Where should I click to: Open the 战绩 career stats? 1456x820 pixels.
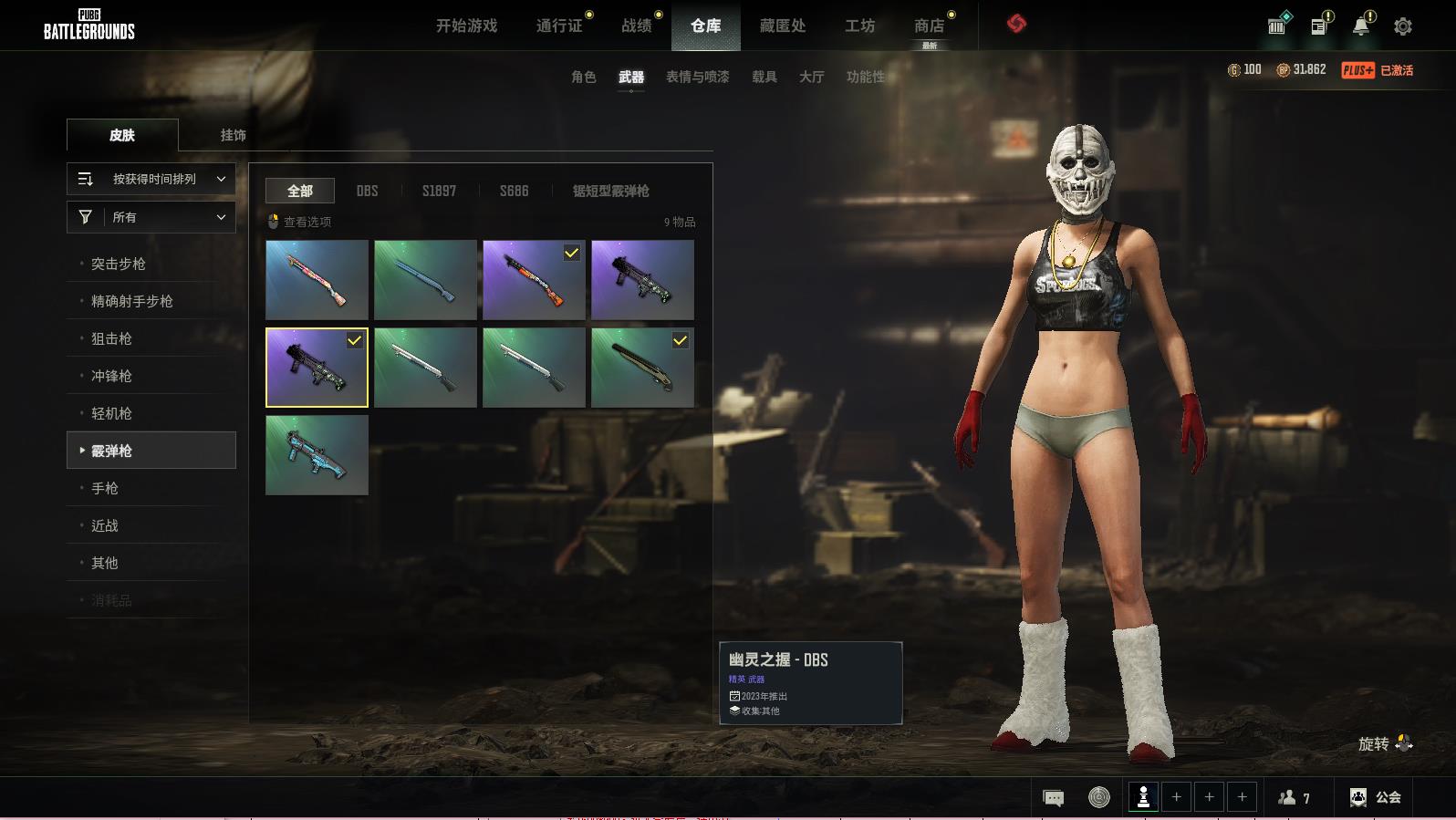pos(637,26)
